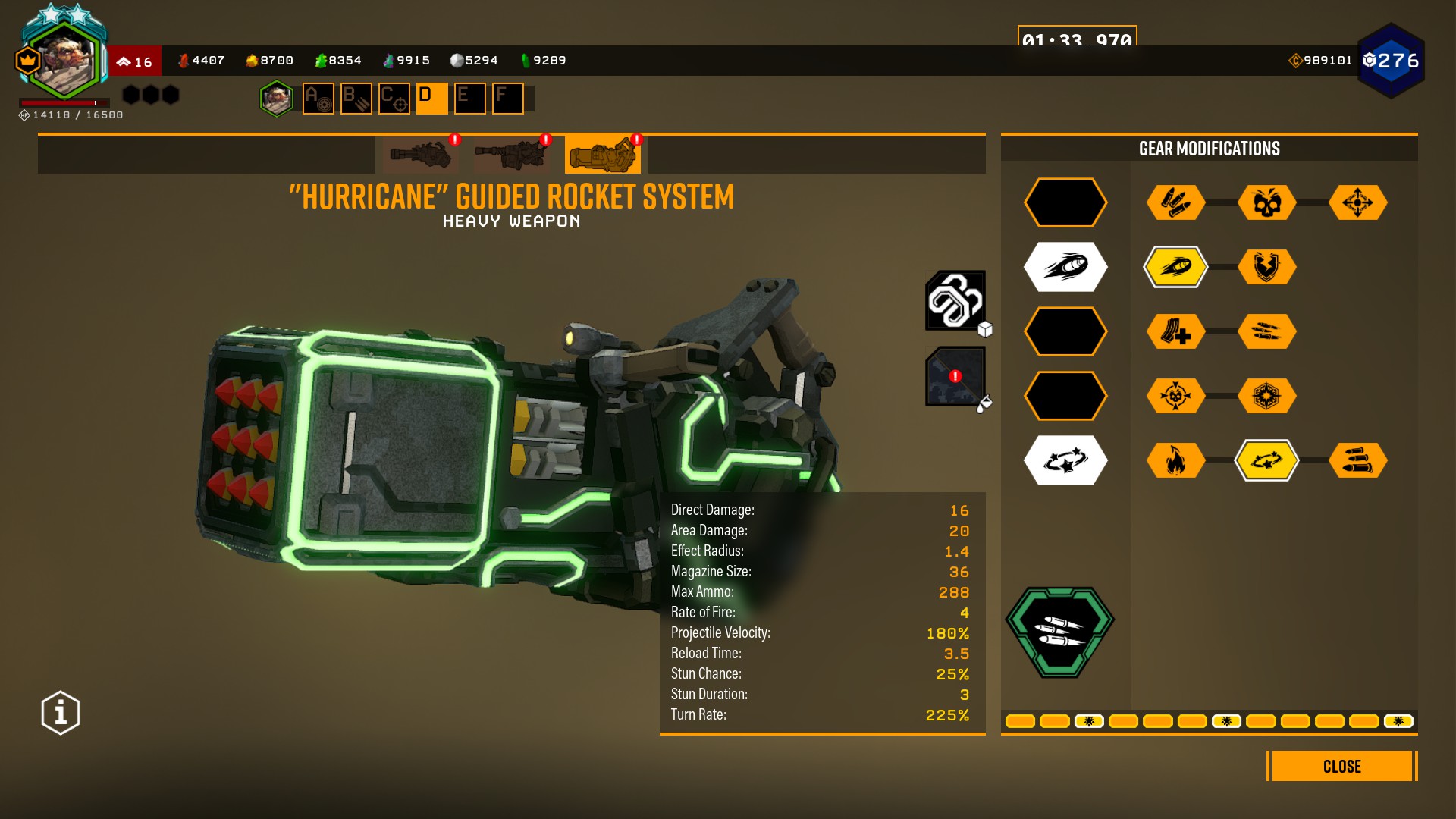The height and width of the screenshot is (819, 1456).
Task: Choose the skull damage modification
Action: 1266,202
